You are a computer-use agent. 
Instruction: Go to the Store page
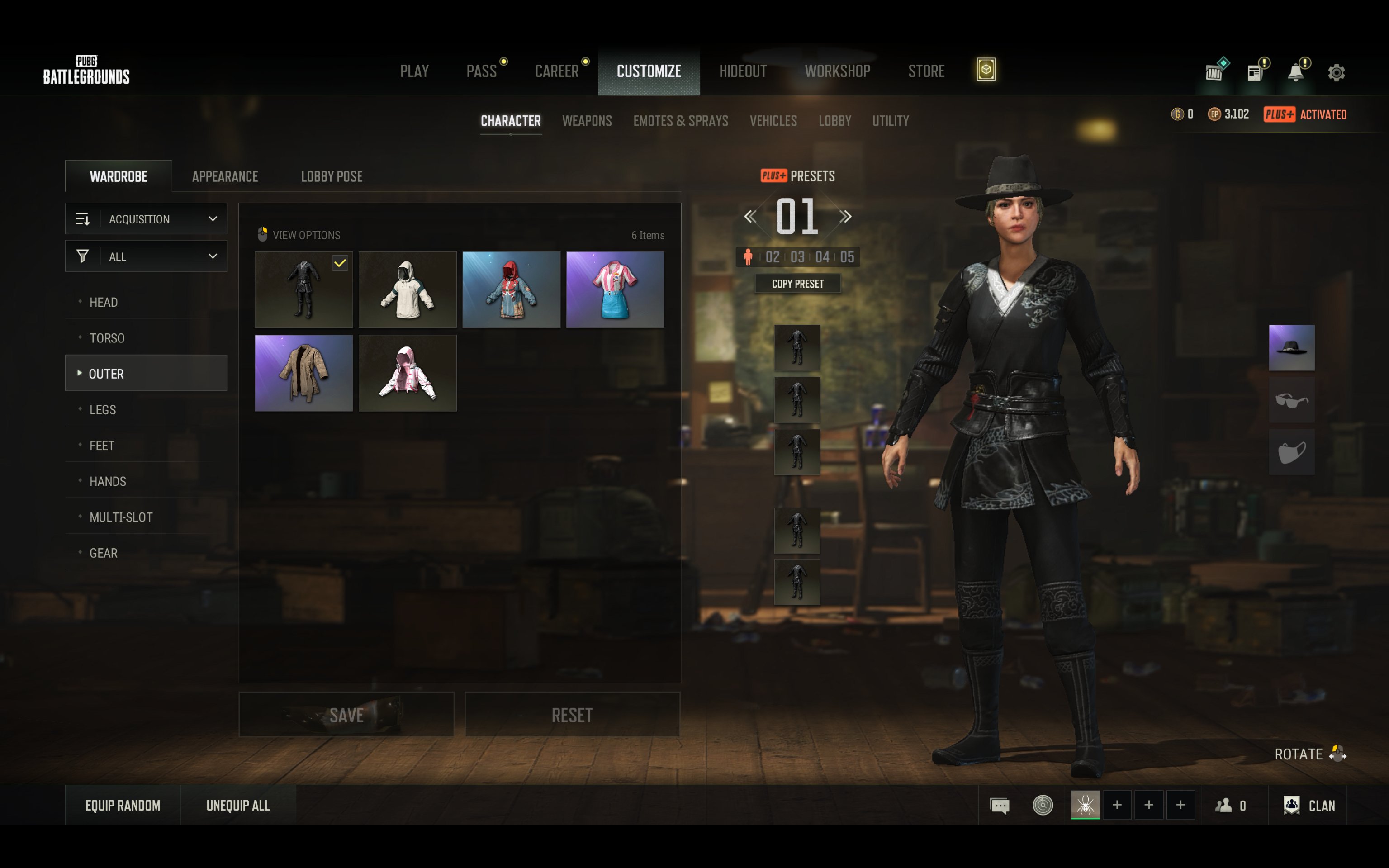(926, 71)
